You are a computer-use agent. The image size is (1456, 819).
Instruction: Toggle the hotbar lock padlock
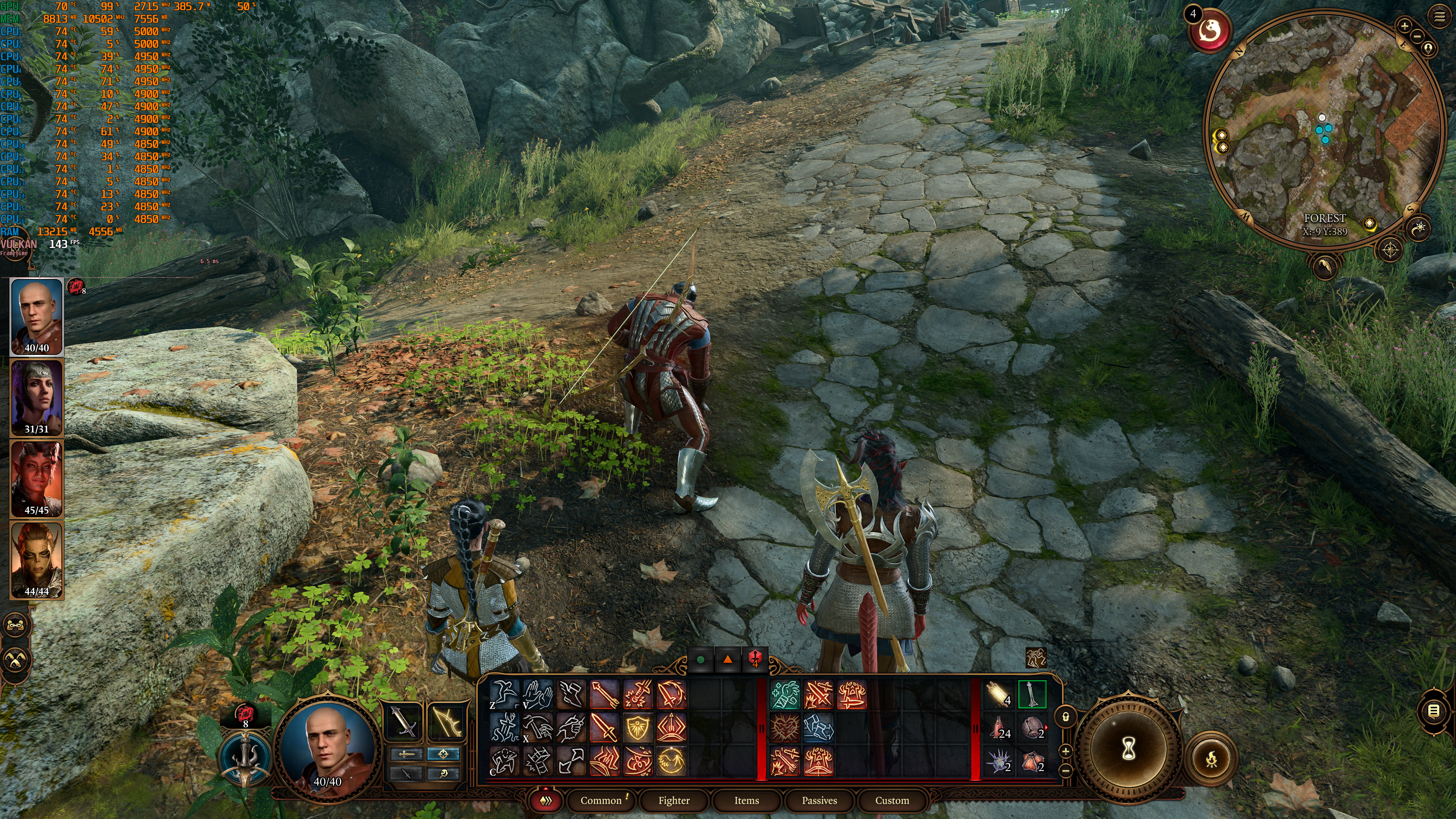(1065, 717)
